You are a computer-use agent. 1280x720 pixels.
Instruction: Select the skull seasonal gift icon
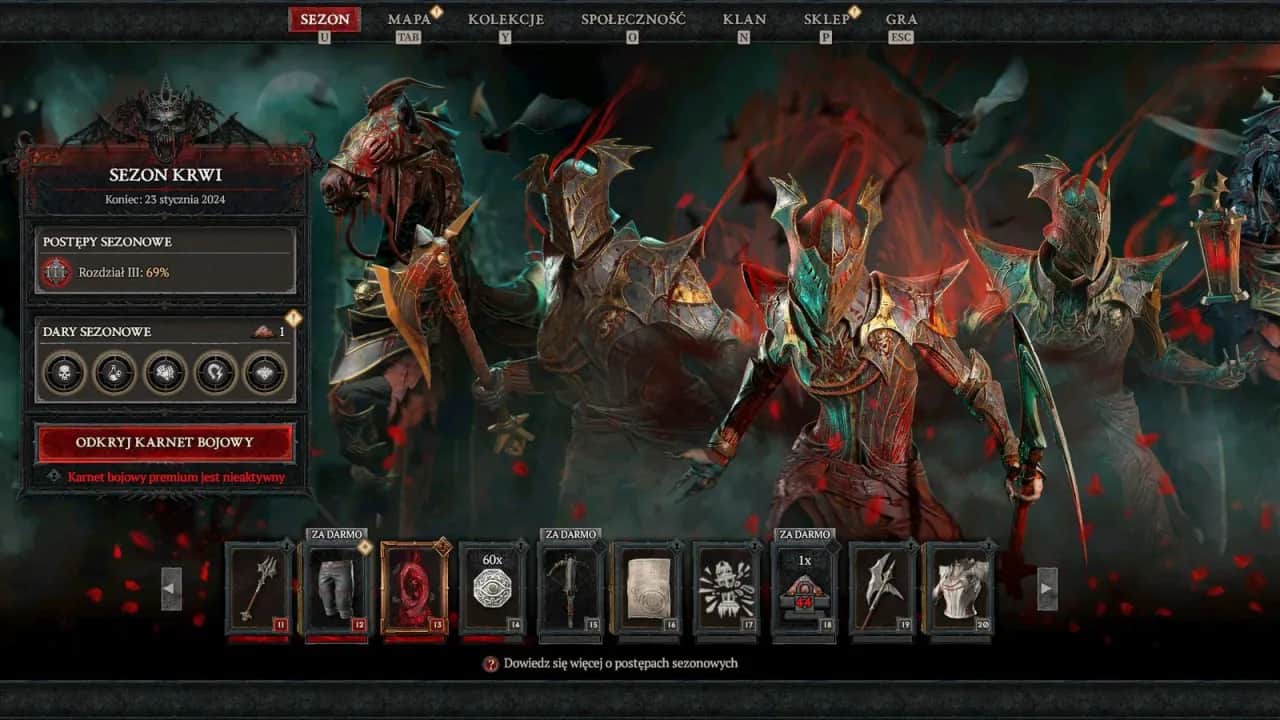click(63, 372)
